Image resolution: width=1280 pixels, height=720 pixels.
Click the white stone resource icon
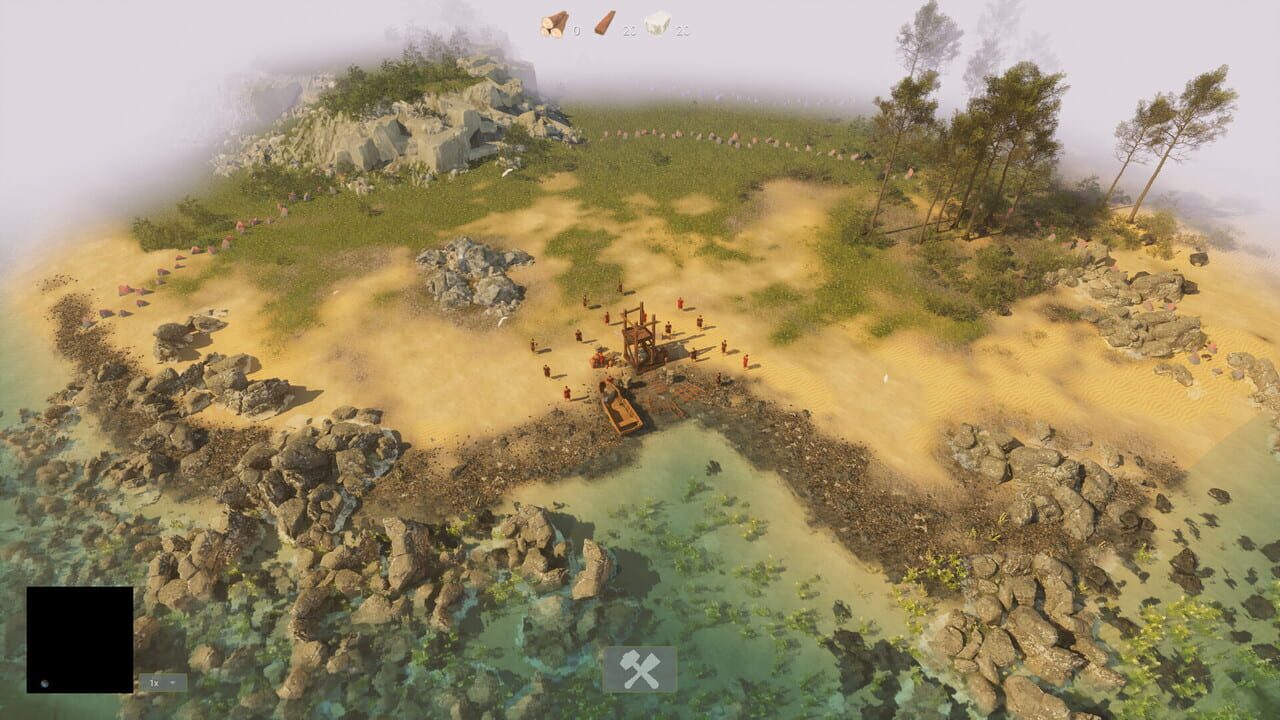click(x=656, y=21)
